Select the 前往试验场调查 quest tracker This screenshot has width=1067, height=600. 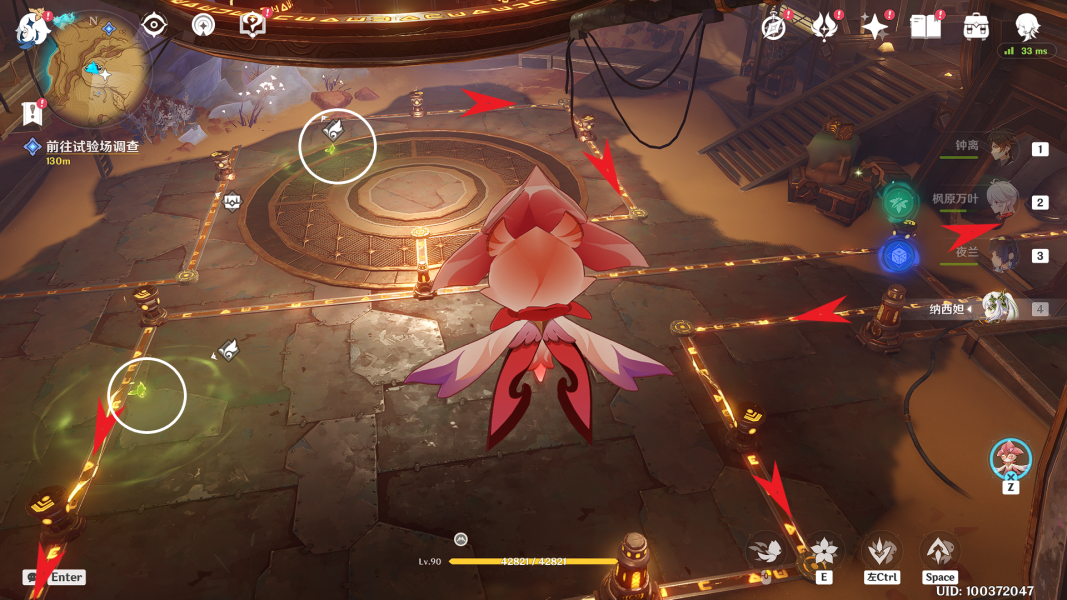click(x=92, y=146)
